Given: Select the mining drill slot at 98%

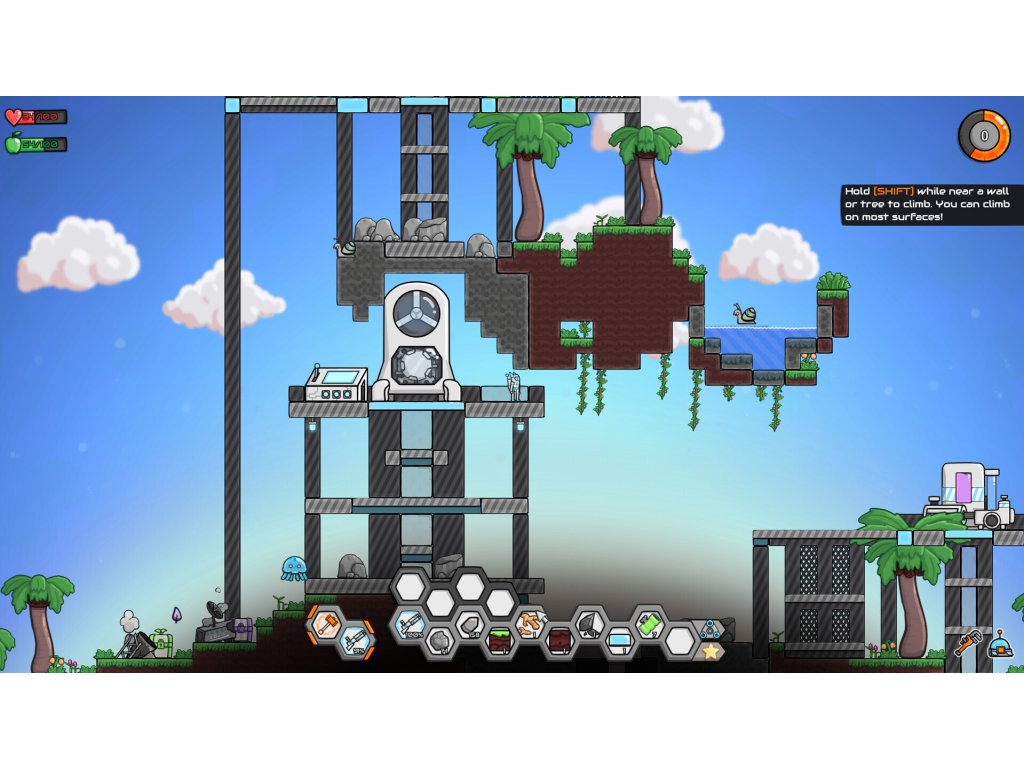Looking at the screenshot, I should [356, 641].
